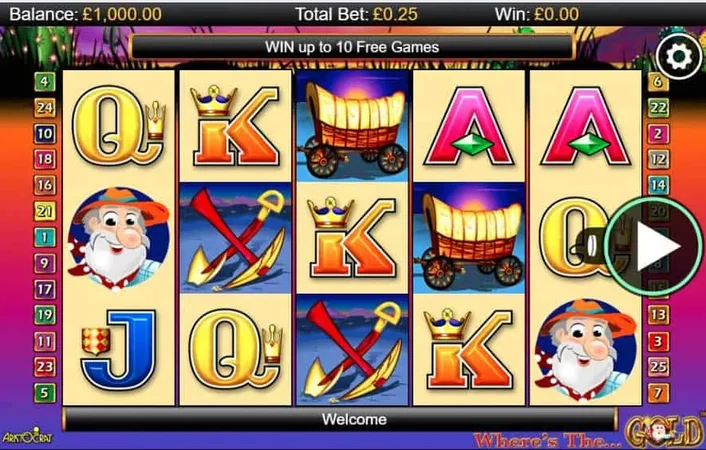Highlight payline marker number 21
This screenshot has width=706, height=450.
pyautogui.click(x=45, y=211)
